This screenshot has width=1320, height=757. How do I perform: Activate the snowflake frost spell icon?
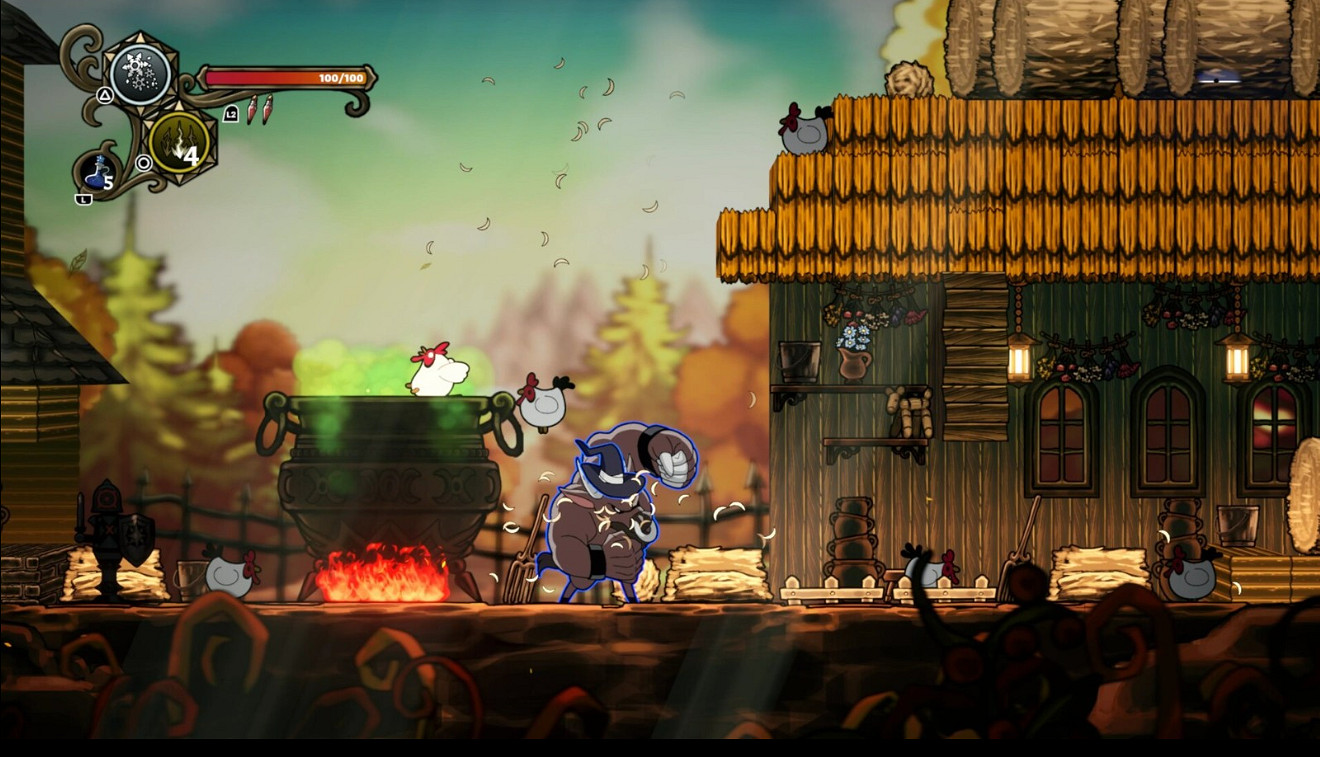coord(140,74)
